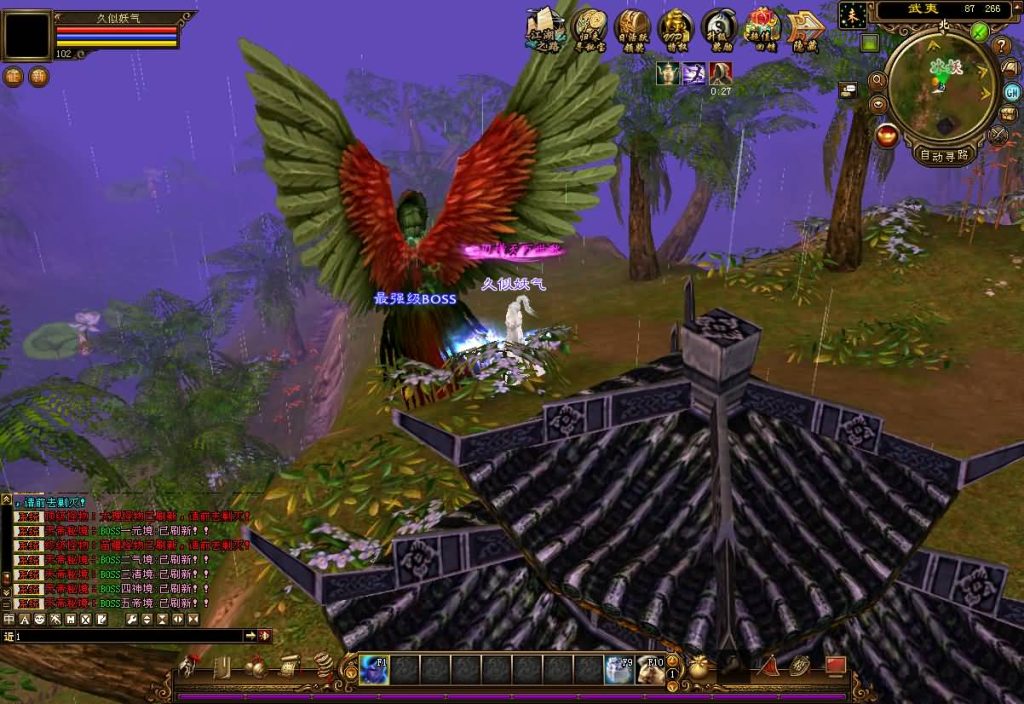
Task: Open the money pouch bag icon
Action: [x=699, y=667]
